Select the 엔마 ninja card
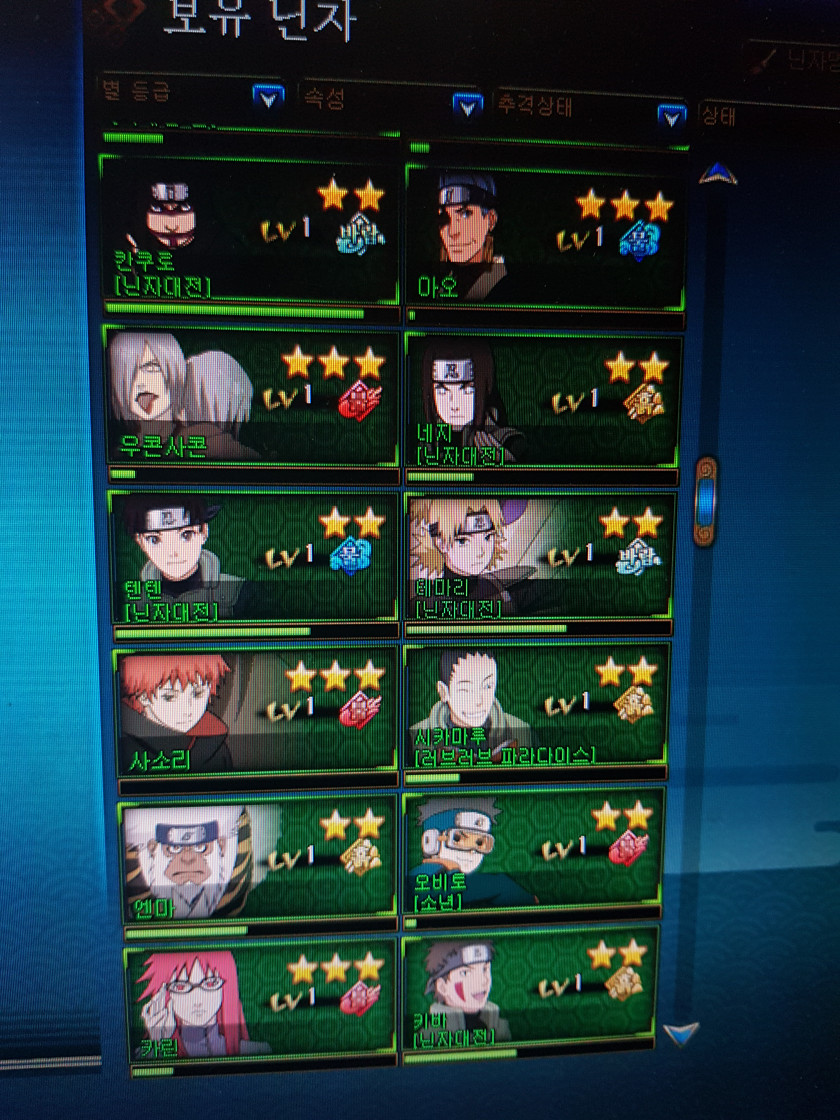The height and width of the screenshot is (1120, 840). [x=259, y=859]
